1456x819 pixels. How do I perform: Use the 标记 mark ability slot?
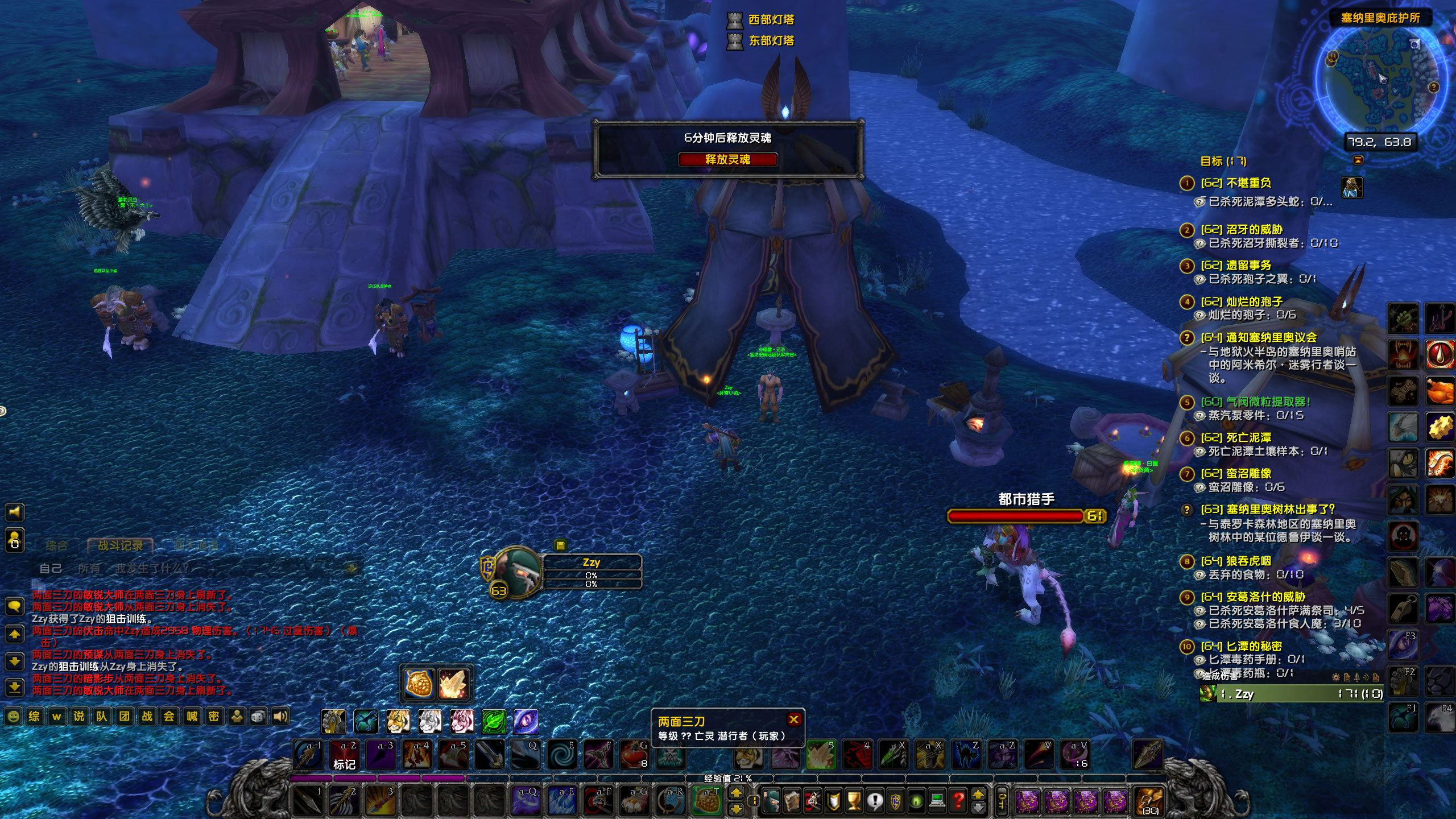click(344, 755)
